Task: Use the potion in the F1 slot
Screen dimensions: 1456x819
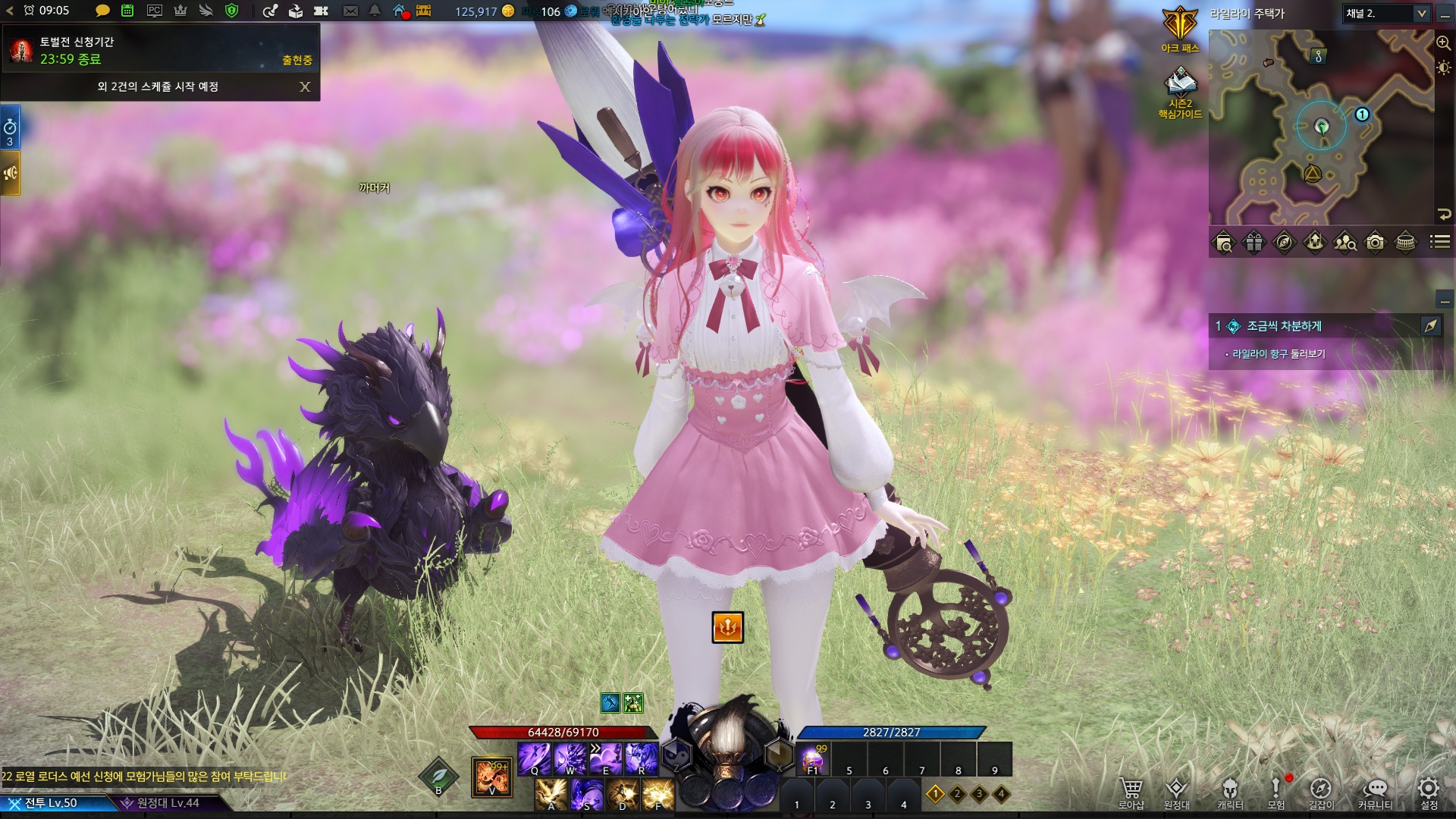Action: [x=812, y=758]
